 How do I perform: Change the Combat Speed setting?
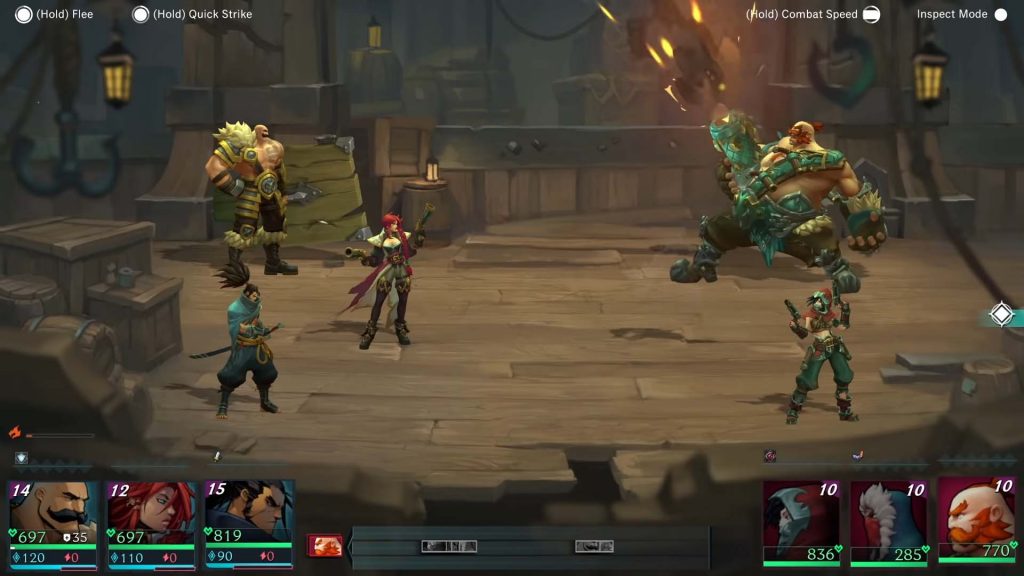(871, 14)
